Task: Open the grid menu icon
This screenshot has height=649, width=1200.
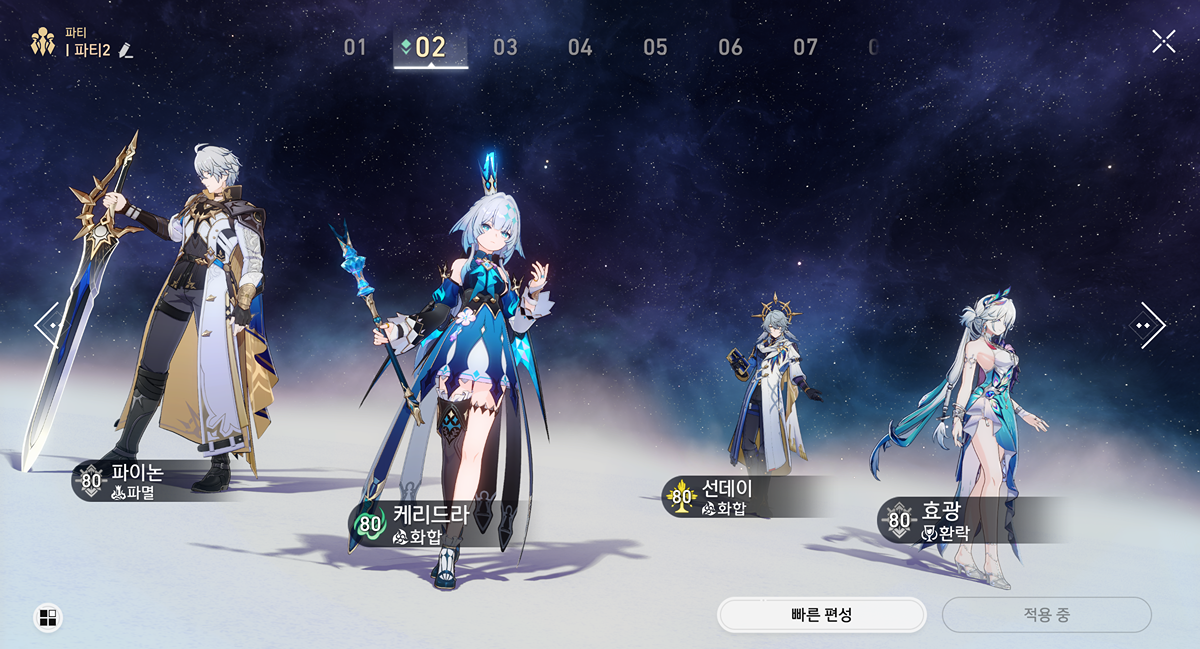Action: tap(47, 618)
